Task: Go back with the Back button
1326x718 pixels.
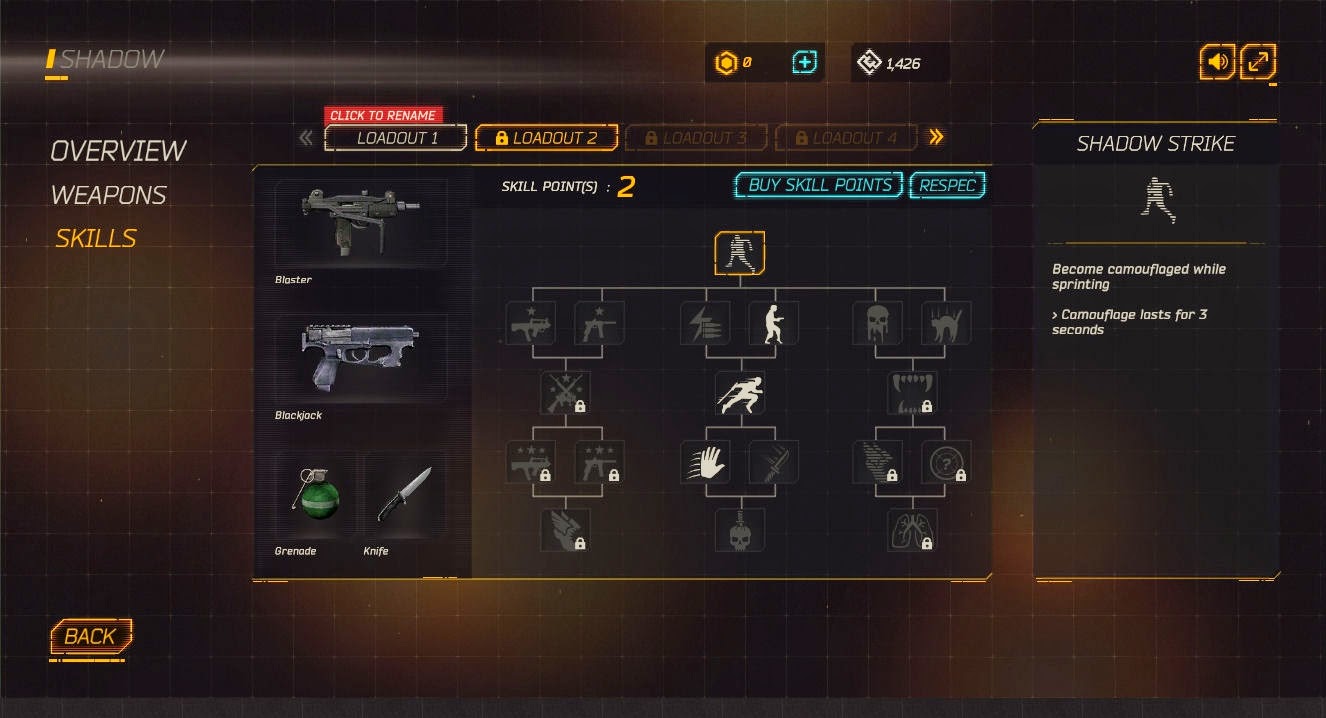Action: [90, 637]
